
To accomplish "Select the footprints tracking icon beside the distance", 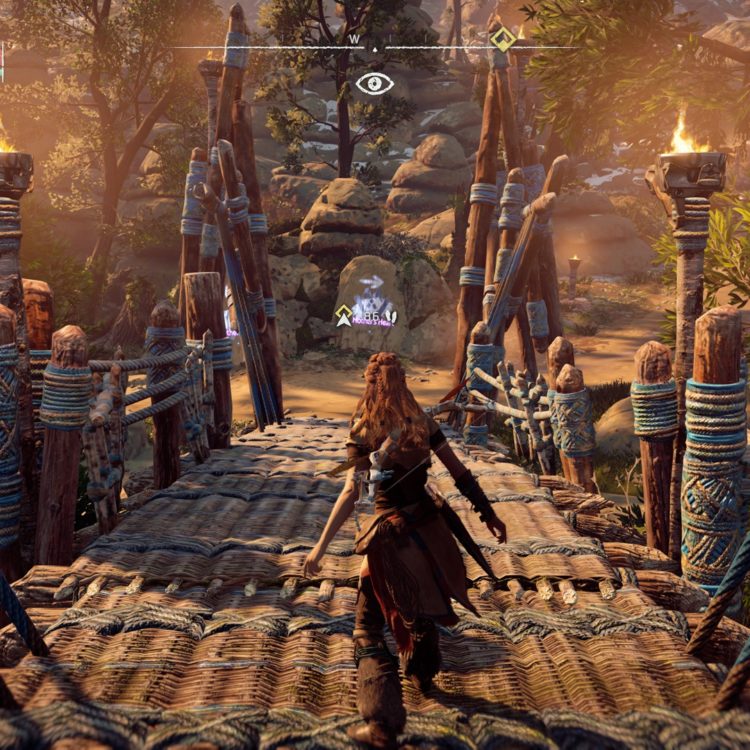I will [391, 317].
